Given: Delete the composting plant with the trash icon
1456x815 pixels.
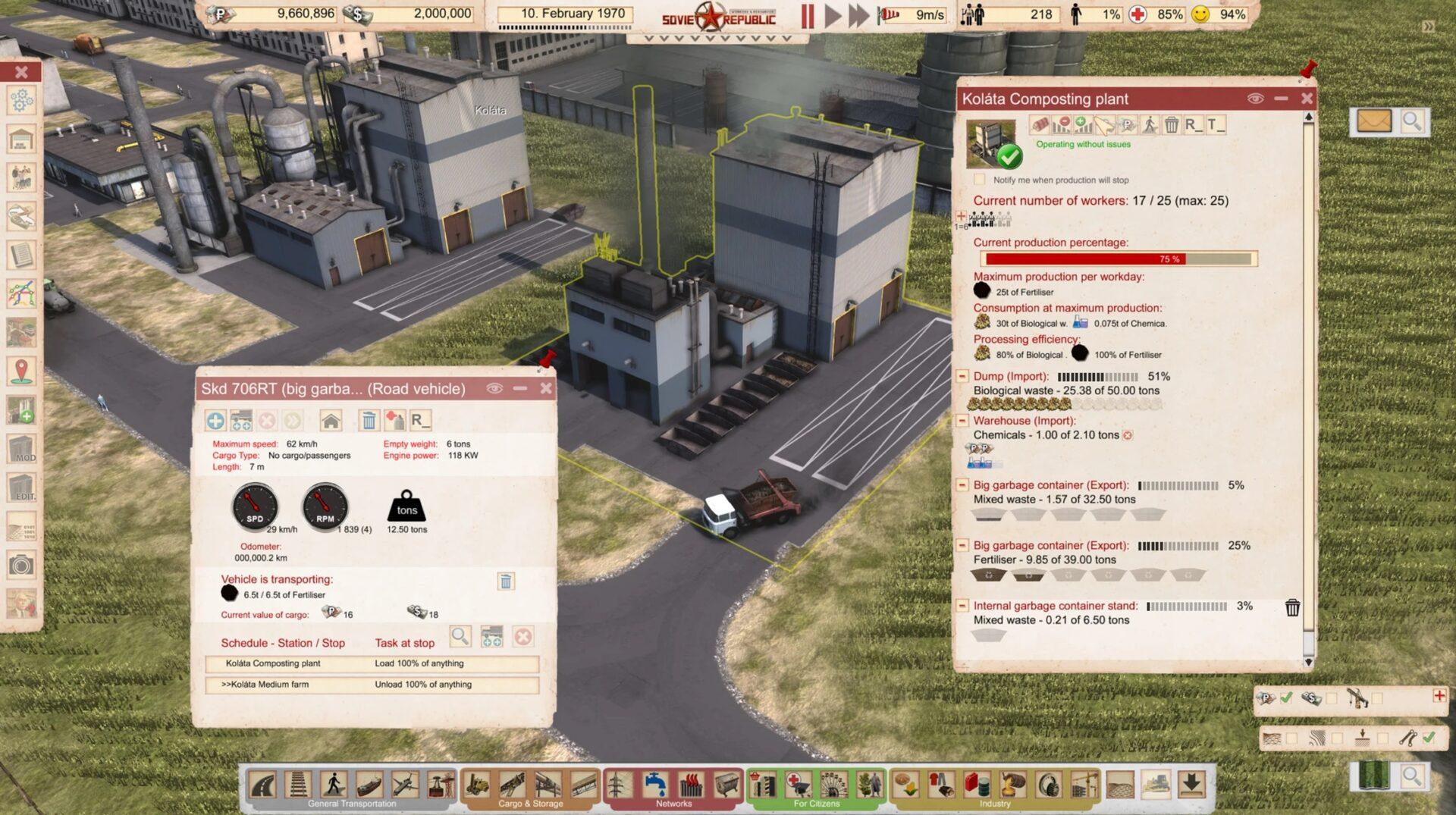Looking at the screenshot, I should coord(1172,125).
